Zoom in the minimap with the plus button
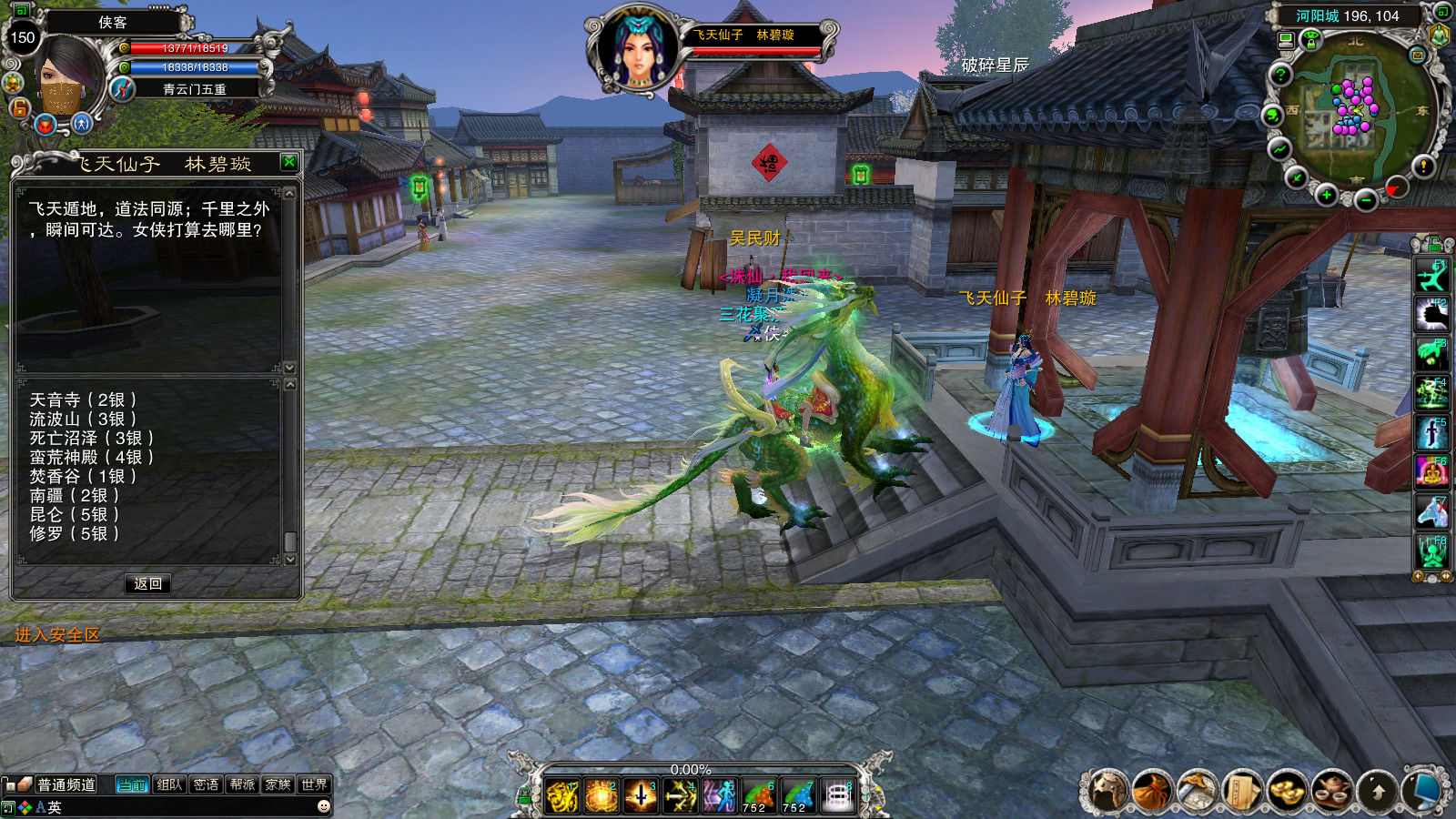1456x819 pixels. click(1327, 195)
